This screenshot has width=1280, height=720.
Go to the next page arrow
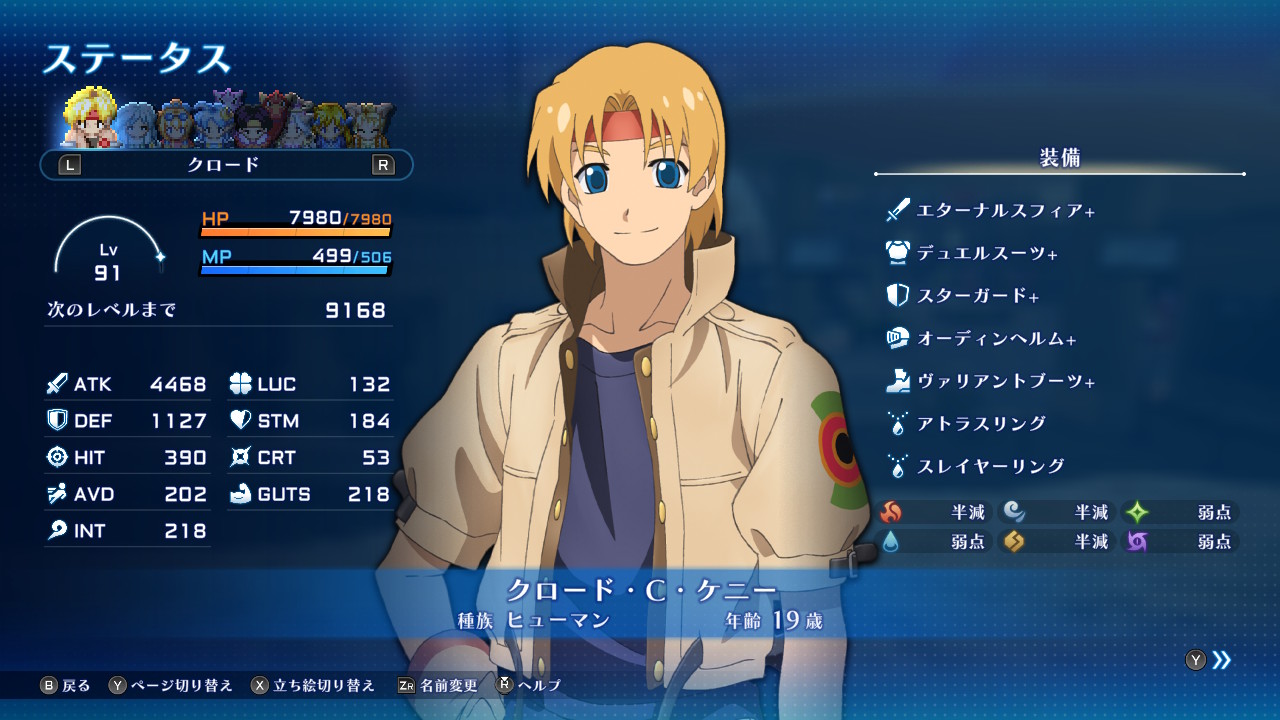[1221, 659]
